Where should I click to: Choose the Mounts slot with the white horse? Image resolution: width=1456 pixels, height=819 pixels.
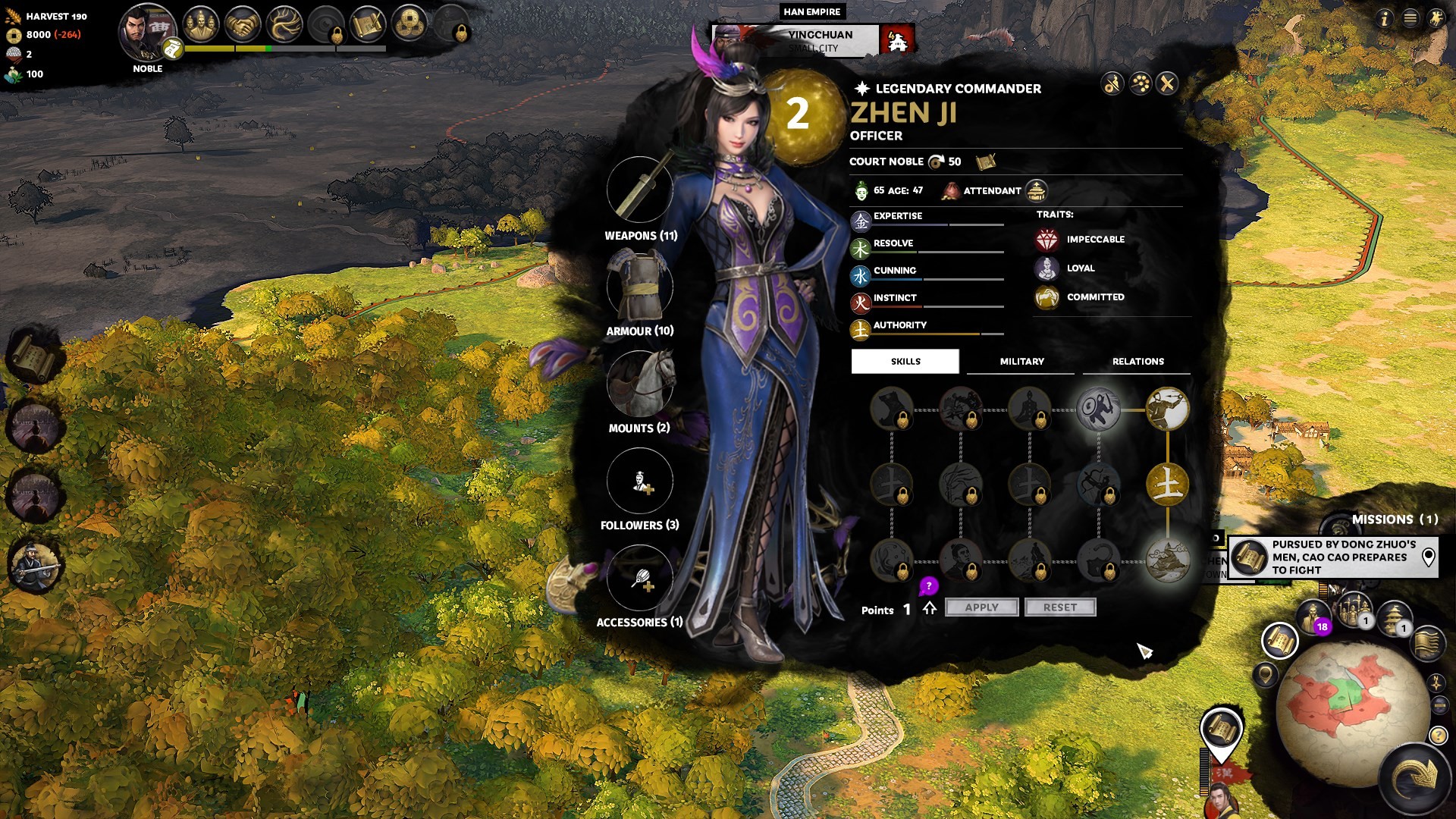(x=639, y=384)
